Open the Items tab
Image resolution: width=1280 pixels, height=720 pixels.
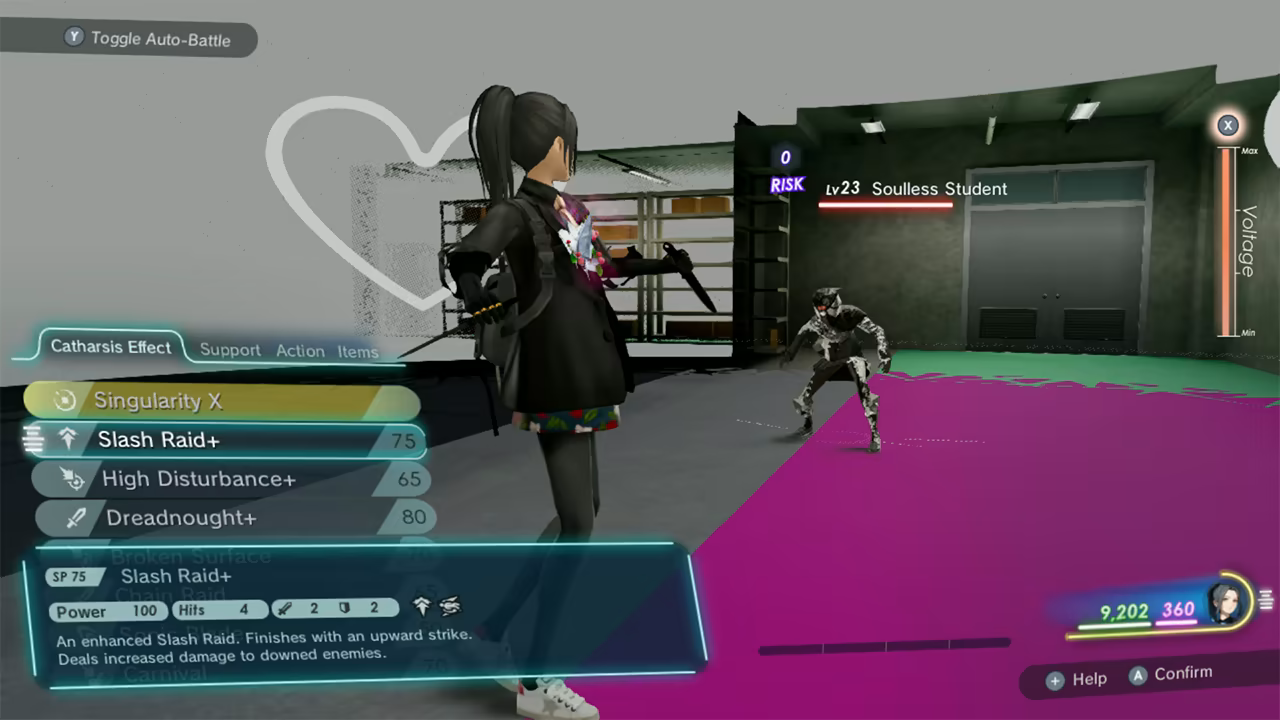[360, 352]
